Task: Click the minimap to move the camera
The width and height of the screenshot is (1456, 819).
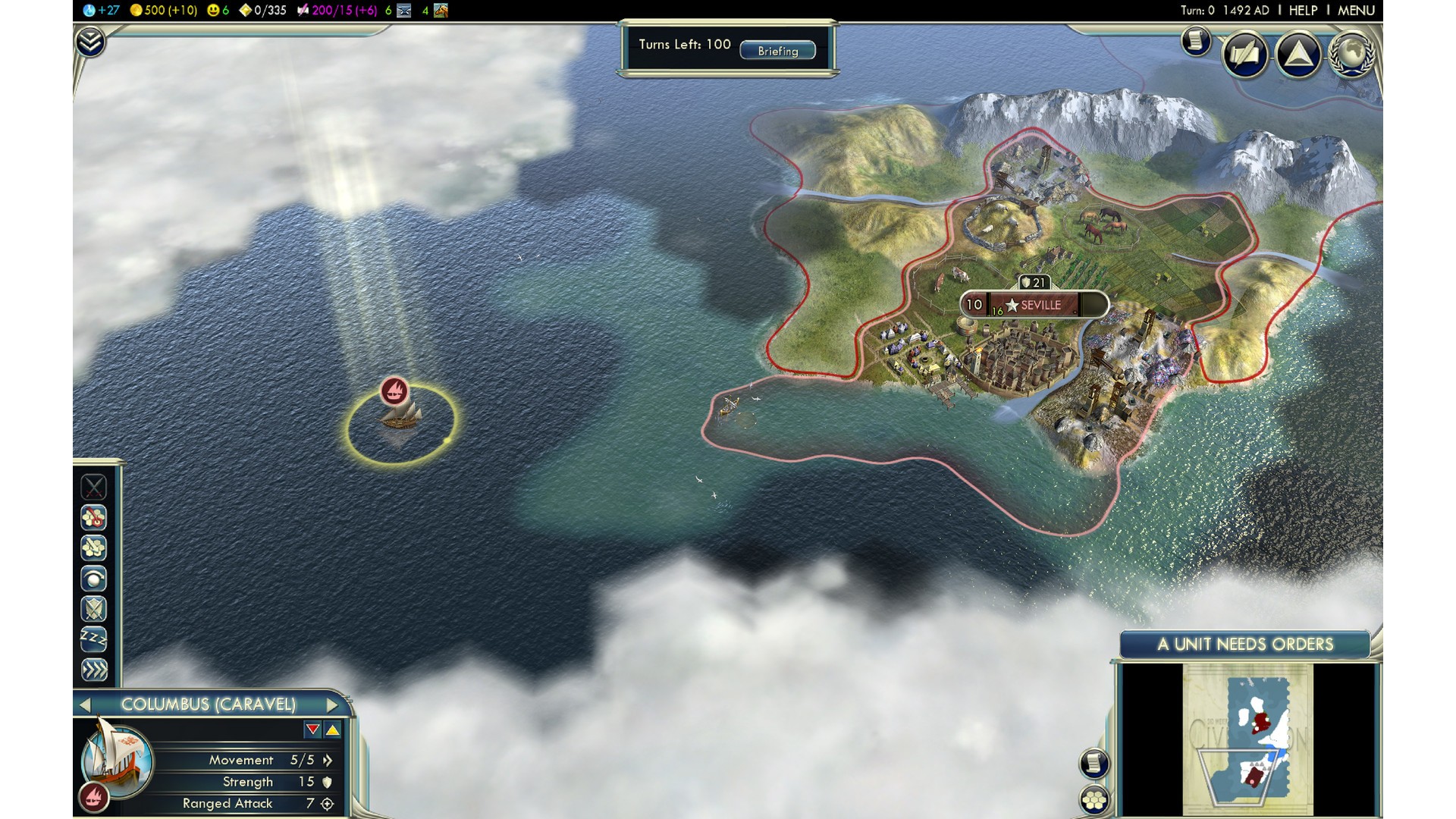Action: pos(1247,739)
